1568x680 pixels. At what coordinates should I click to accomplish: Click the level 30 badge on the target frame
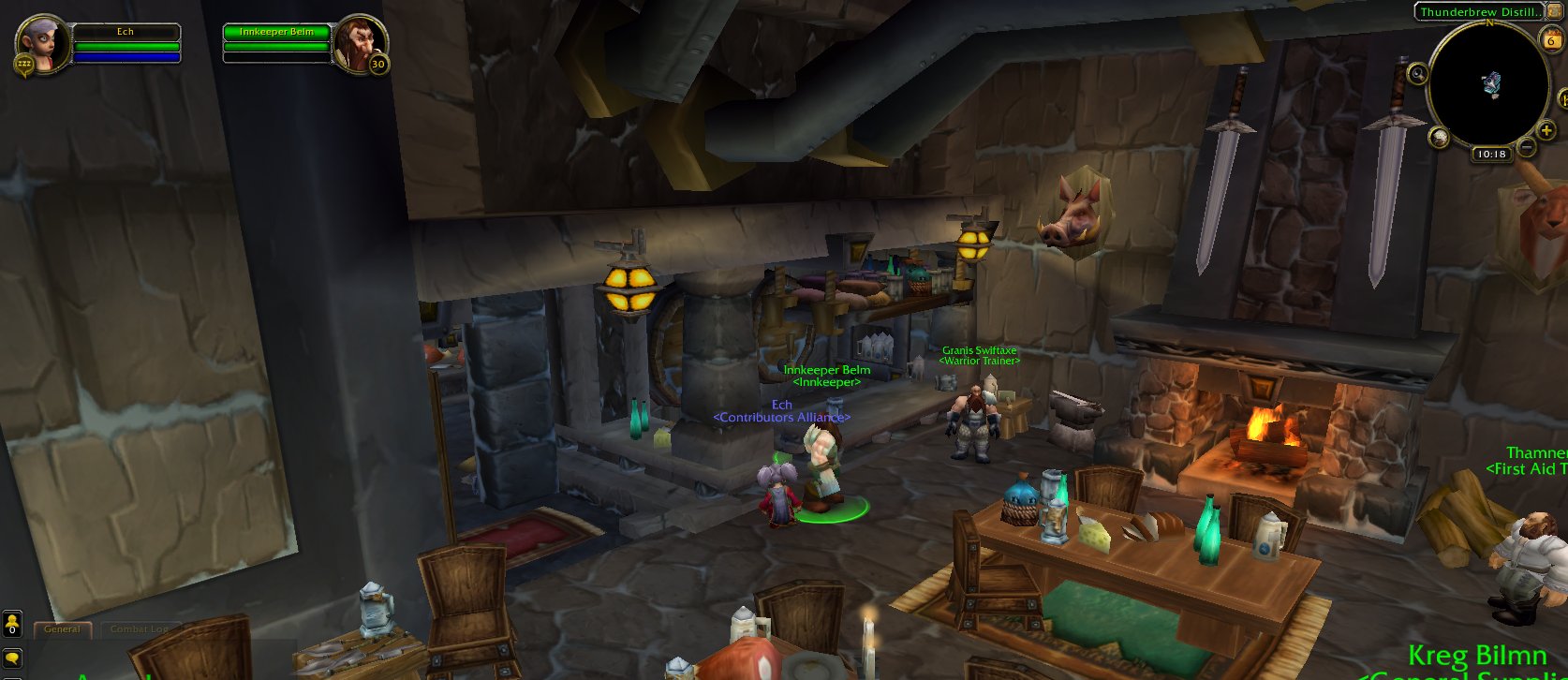pos(377,64)
